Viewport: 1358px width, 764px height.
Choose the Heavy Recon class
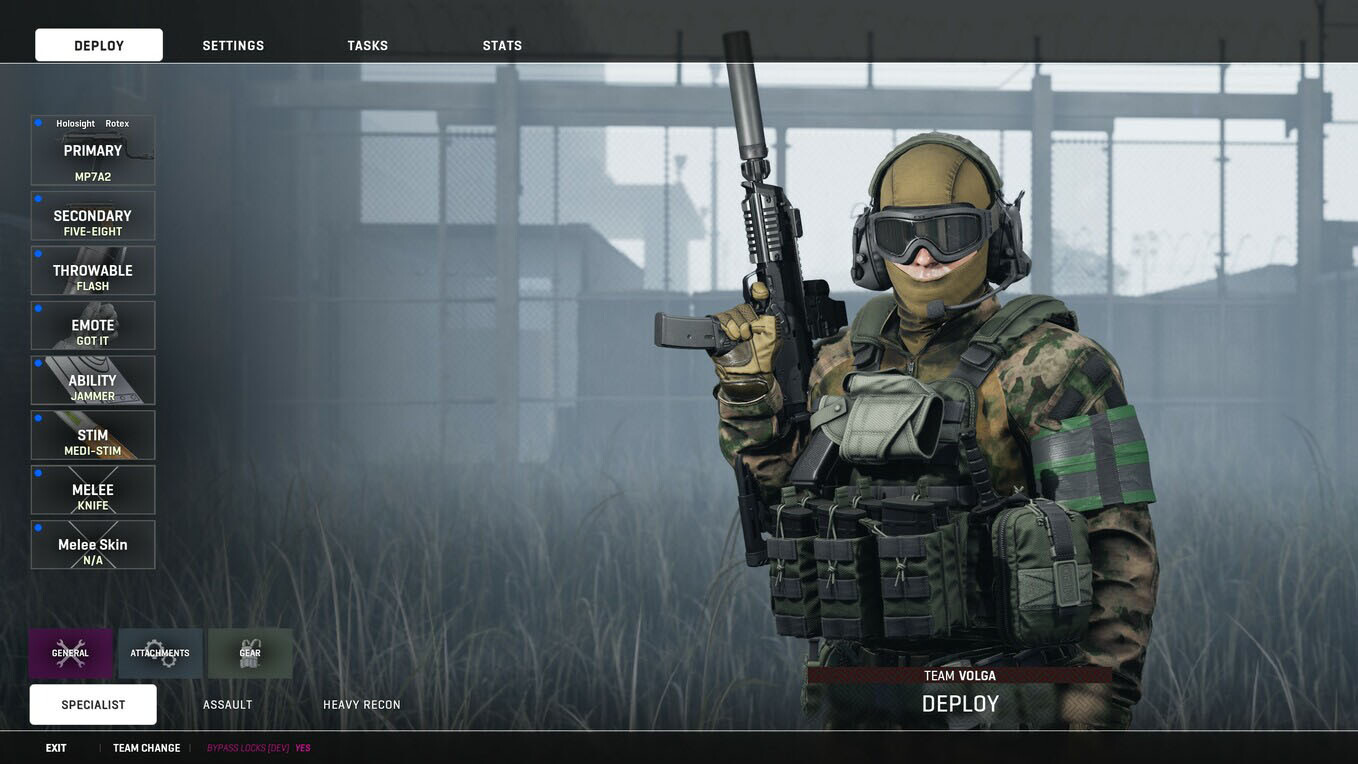[x=362, y=705]
